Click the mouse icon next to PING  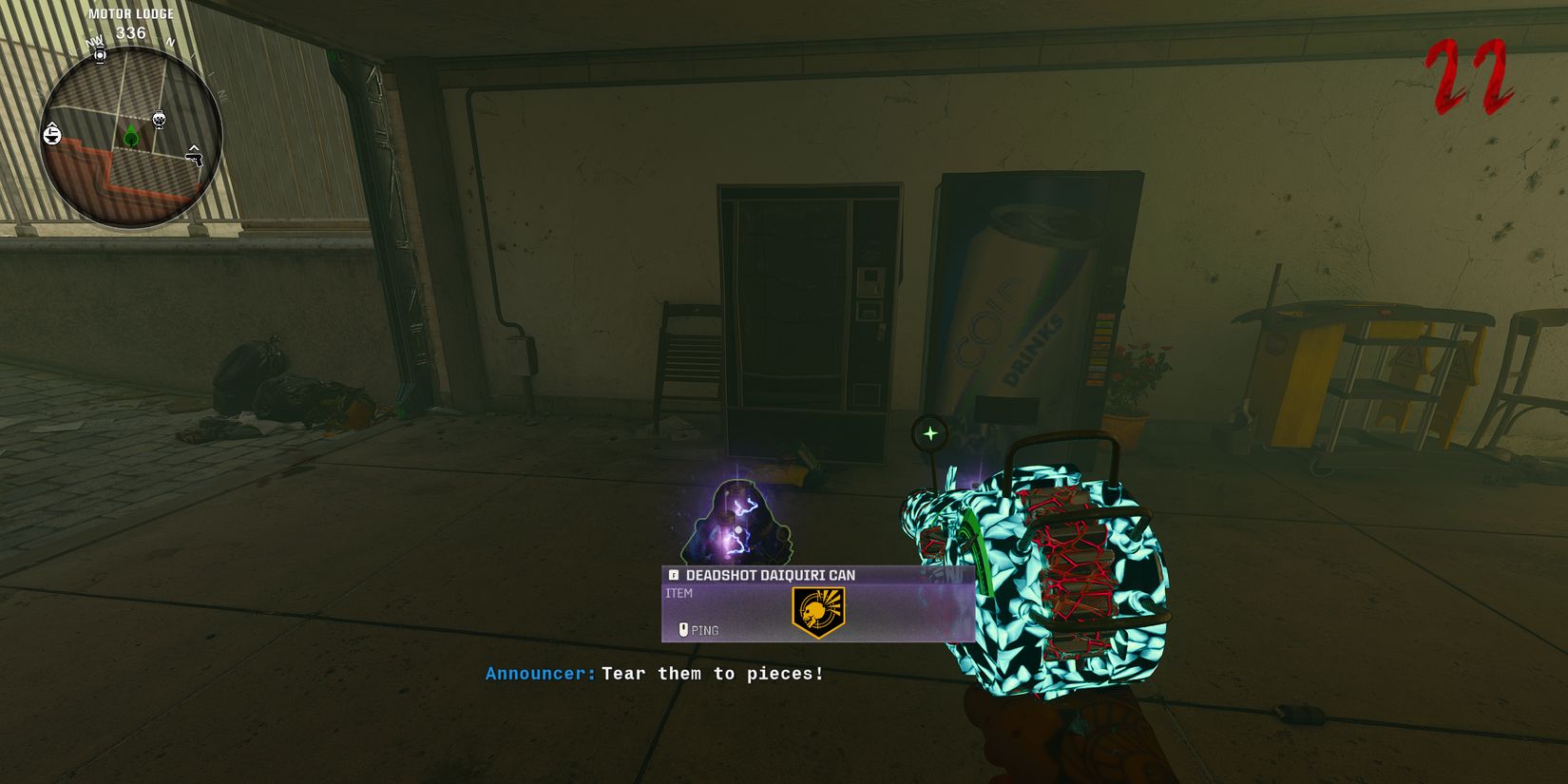[685, 630]
